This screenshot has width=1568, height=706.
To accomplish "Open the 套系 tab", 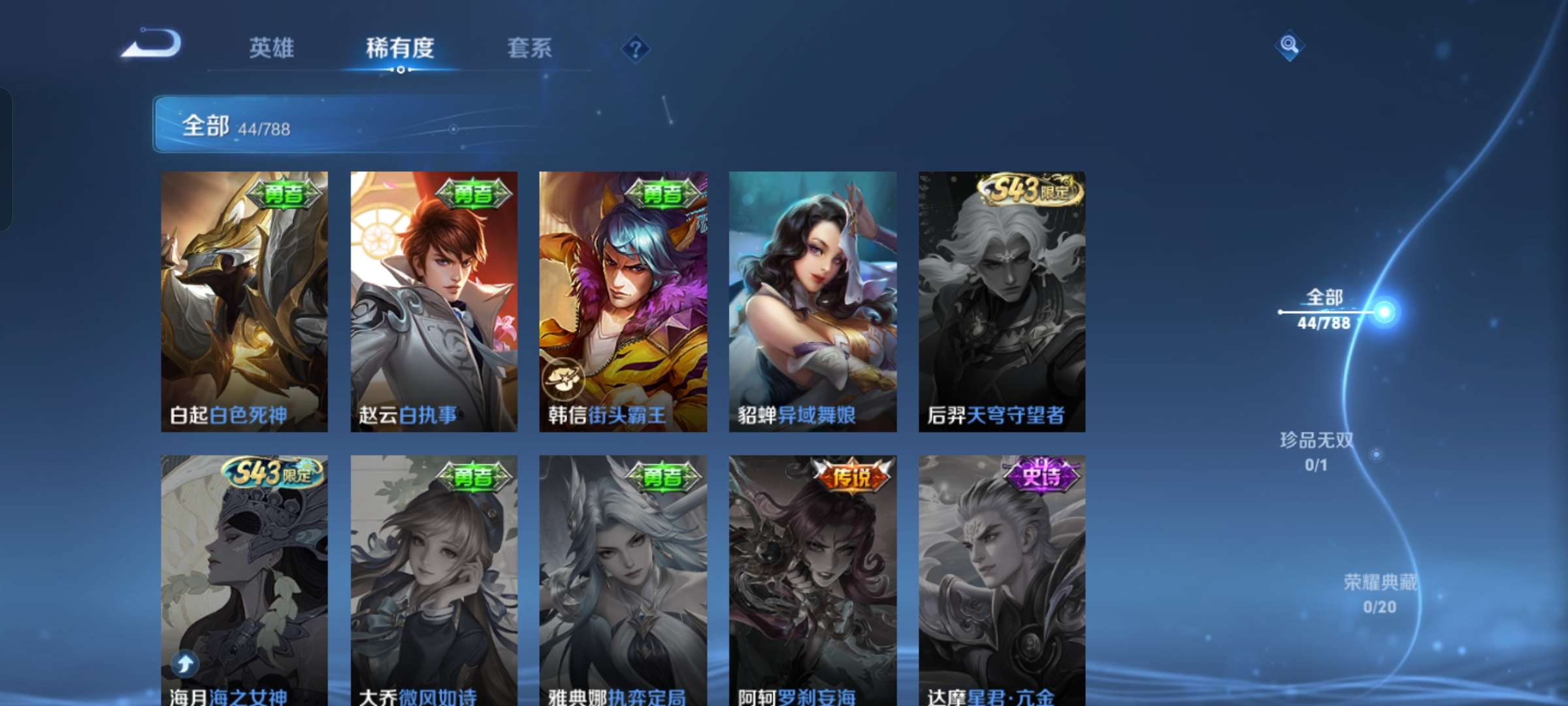I will tap(529, 48).
